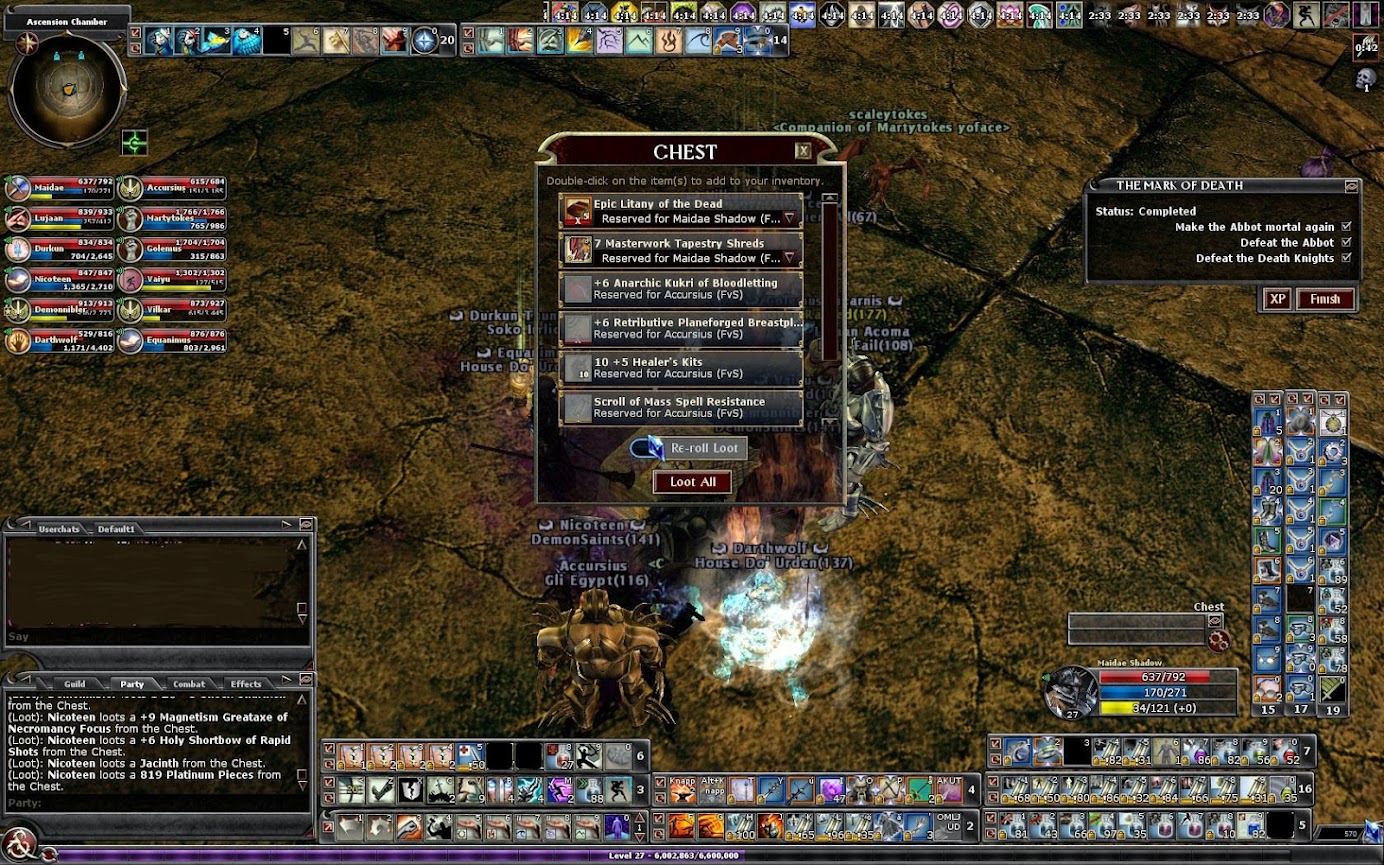Open the Effects chat tab
This screenshot has height=865, width=1384.
pyautogui.click(x=246, y=684)
